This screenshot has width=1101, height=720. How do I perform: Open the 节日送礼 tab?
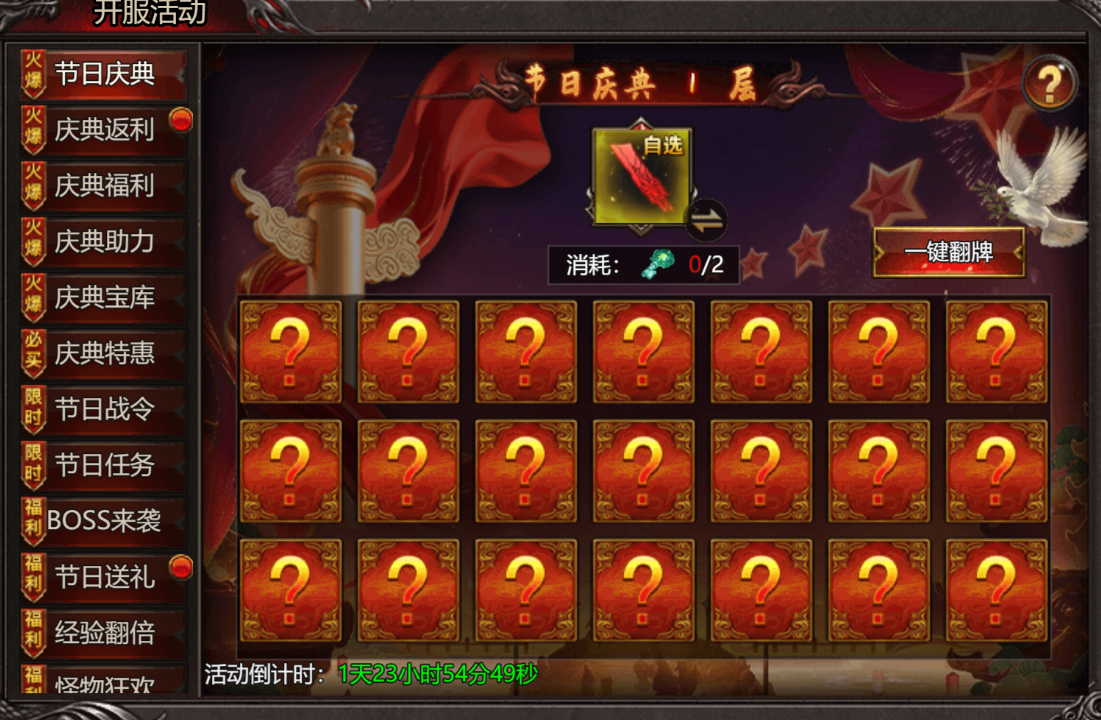tap(104, 577)
